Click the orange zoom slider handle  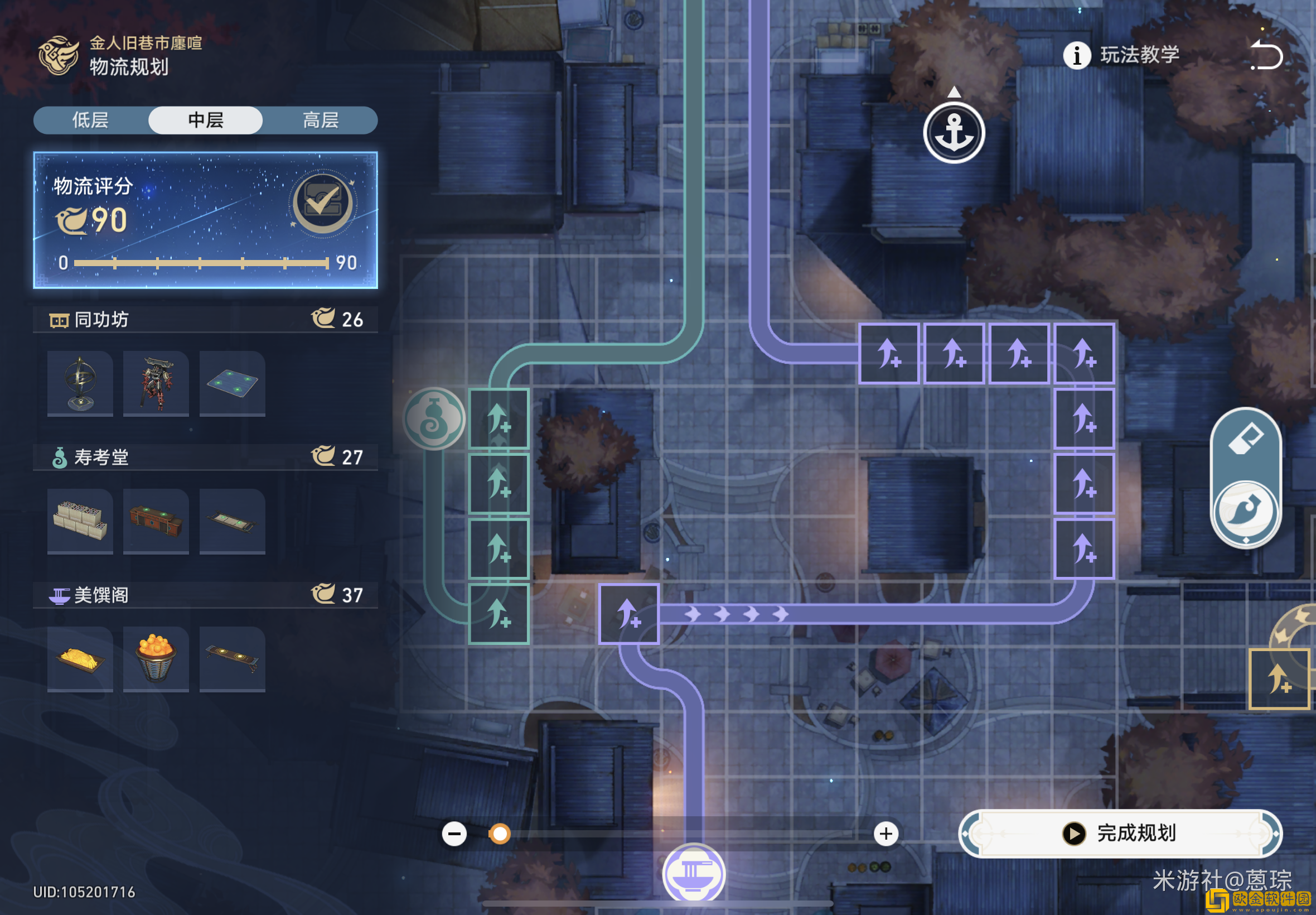tap(500, 834)
